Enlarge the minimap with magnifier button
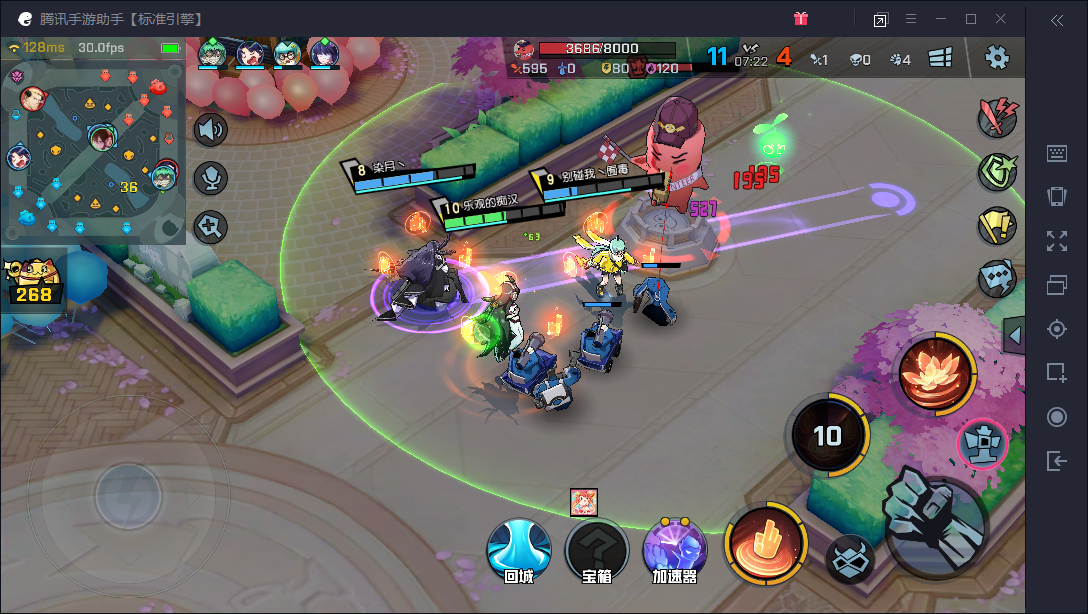Screen dimensions: 1088x614 coord(211,226)
